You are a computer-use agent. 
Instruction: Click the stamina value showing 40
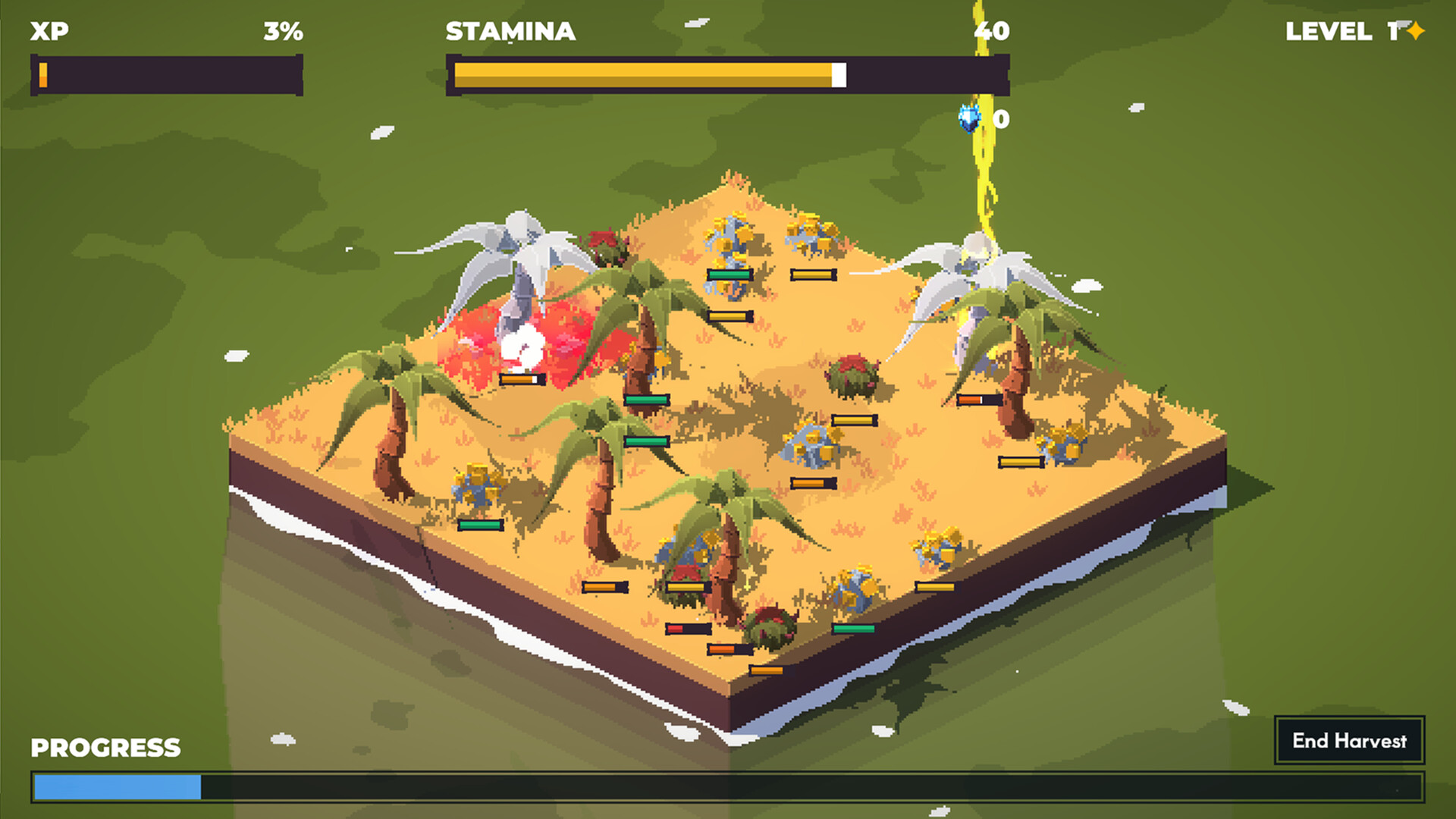(995, 32)
